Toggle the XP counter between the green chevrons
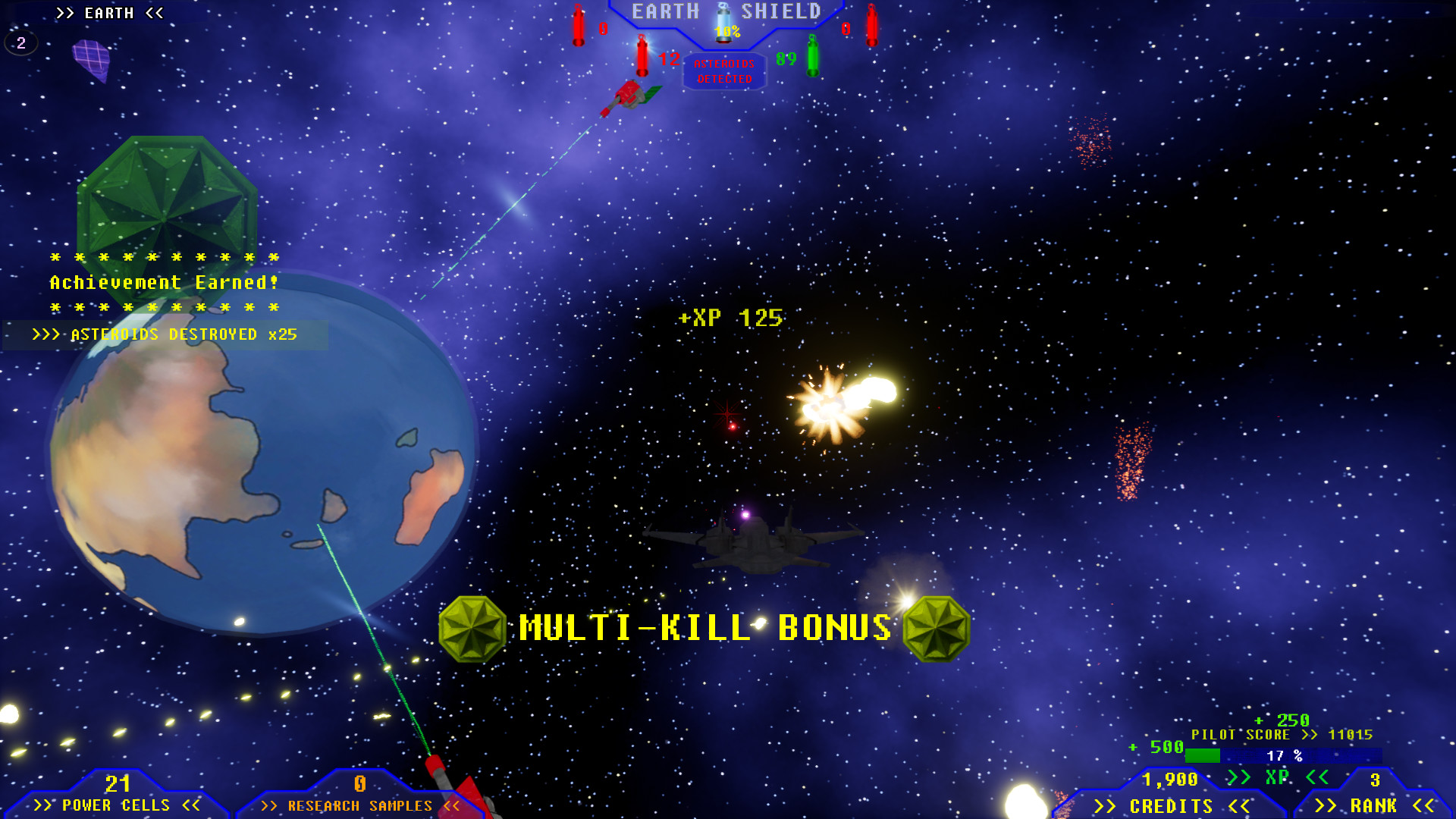This screenshot has width=1456, height=819. pos(1278,778)
